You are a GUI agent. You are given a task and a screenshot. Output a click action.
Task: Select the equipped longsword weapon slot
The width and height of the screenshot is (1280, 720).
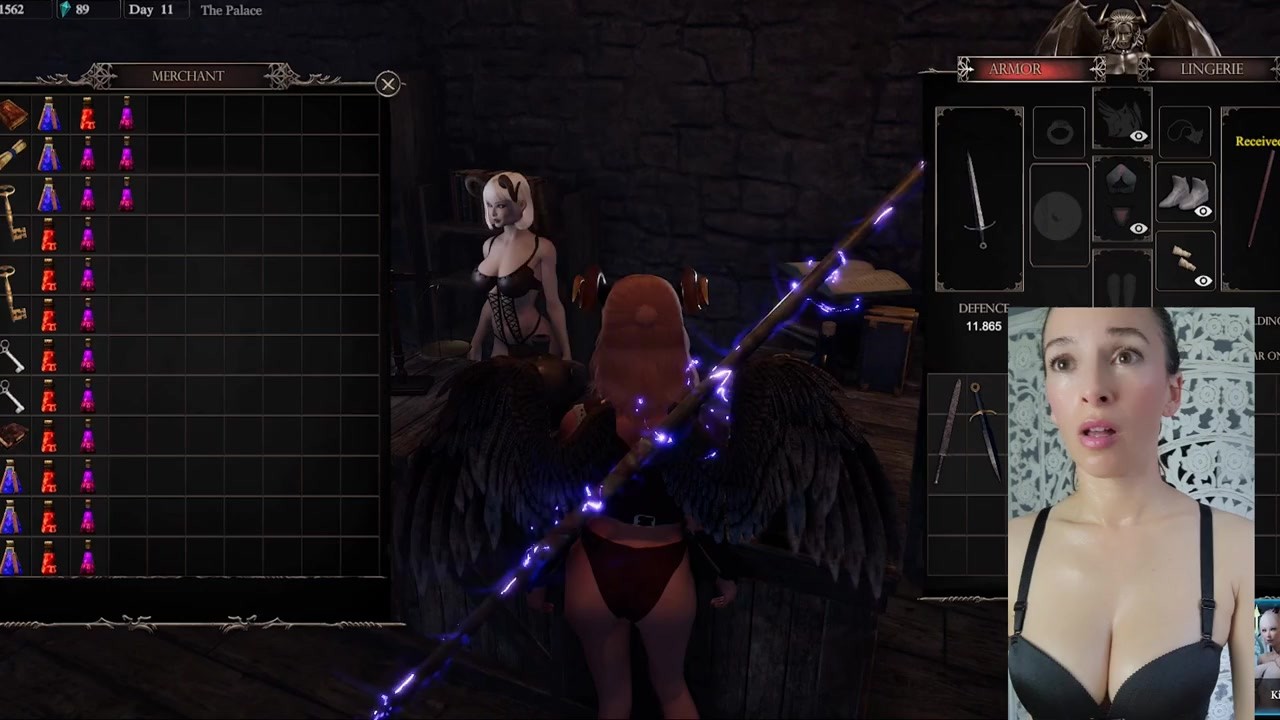pos(979,199)
